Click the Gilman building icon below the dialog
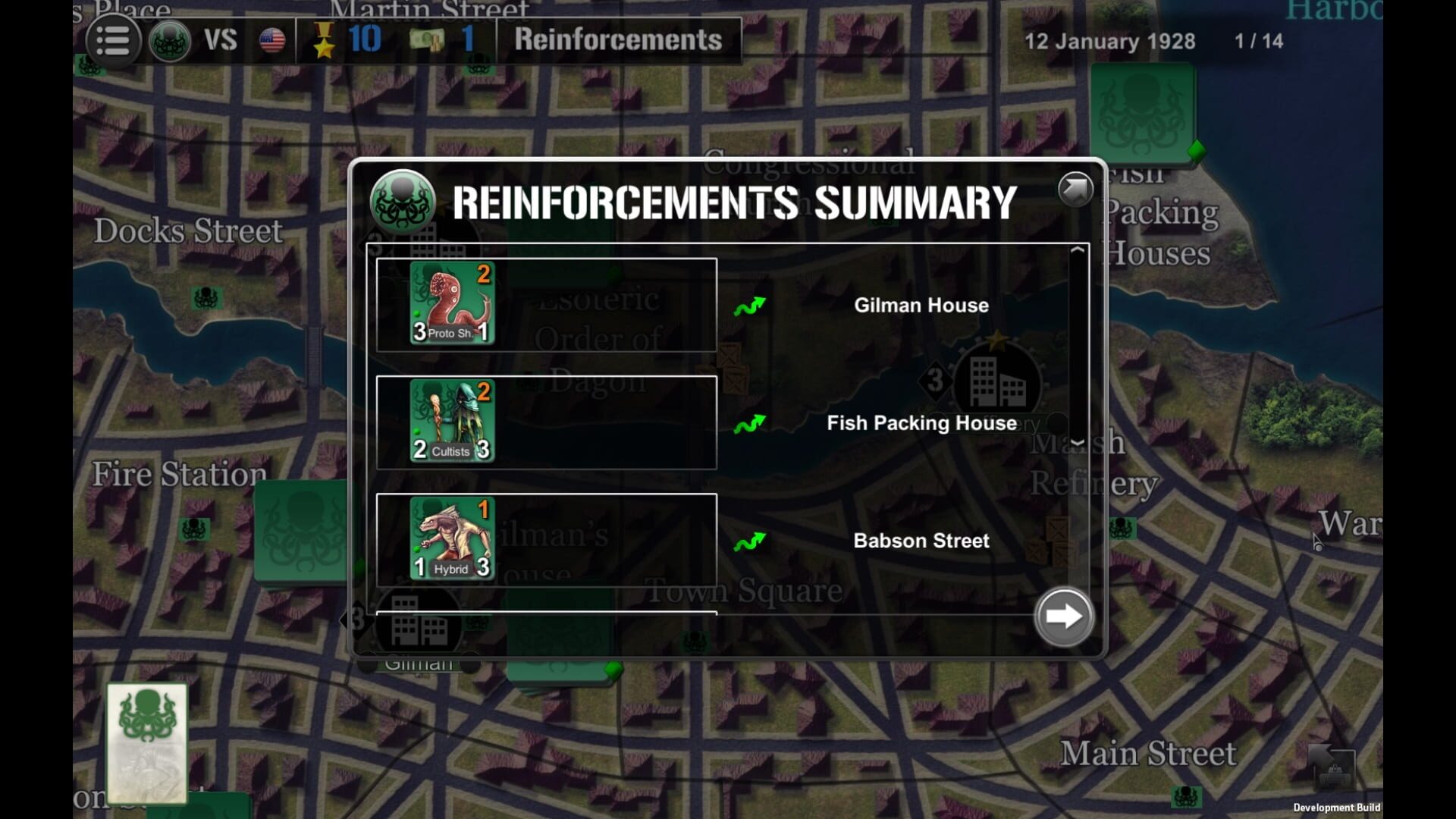The image size is (1456, 819). click(420, 626)
